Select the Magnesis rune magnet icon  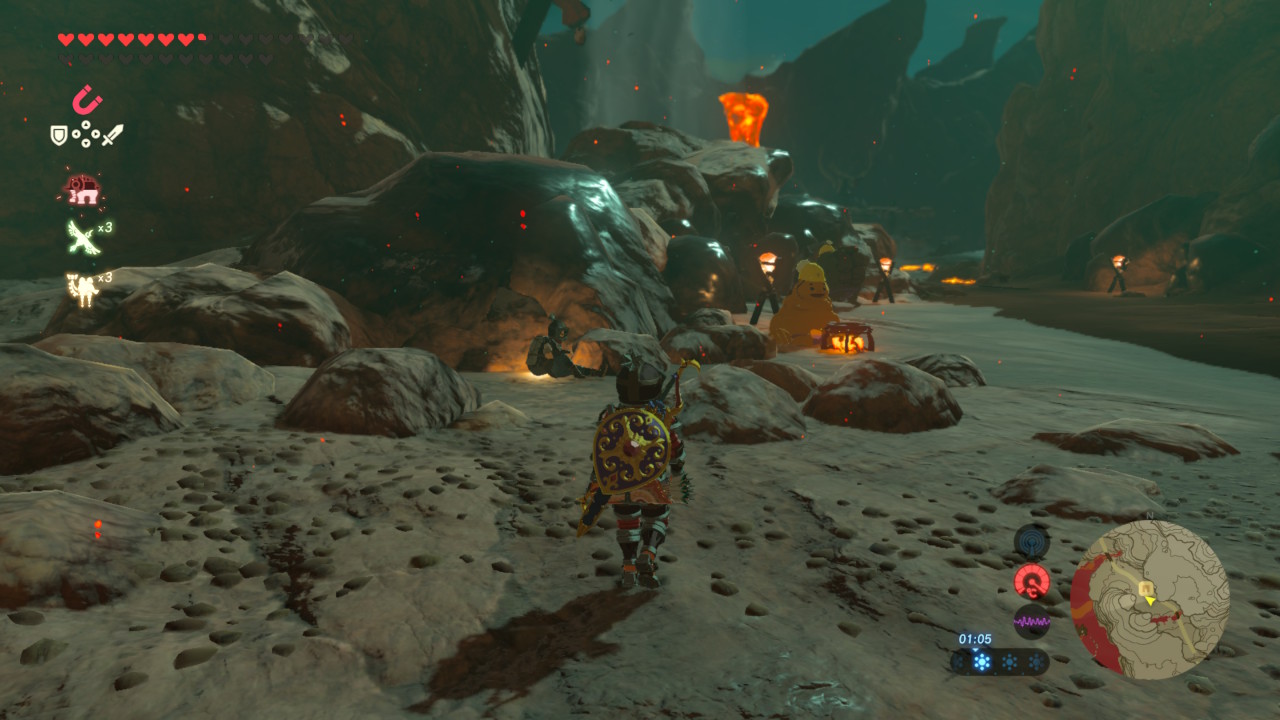(87, 100)
